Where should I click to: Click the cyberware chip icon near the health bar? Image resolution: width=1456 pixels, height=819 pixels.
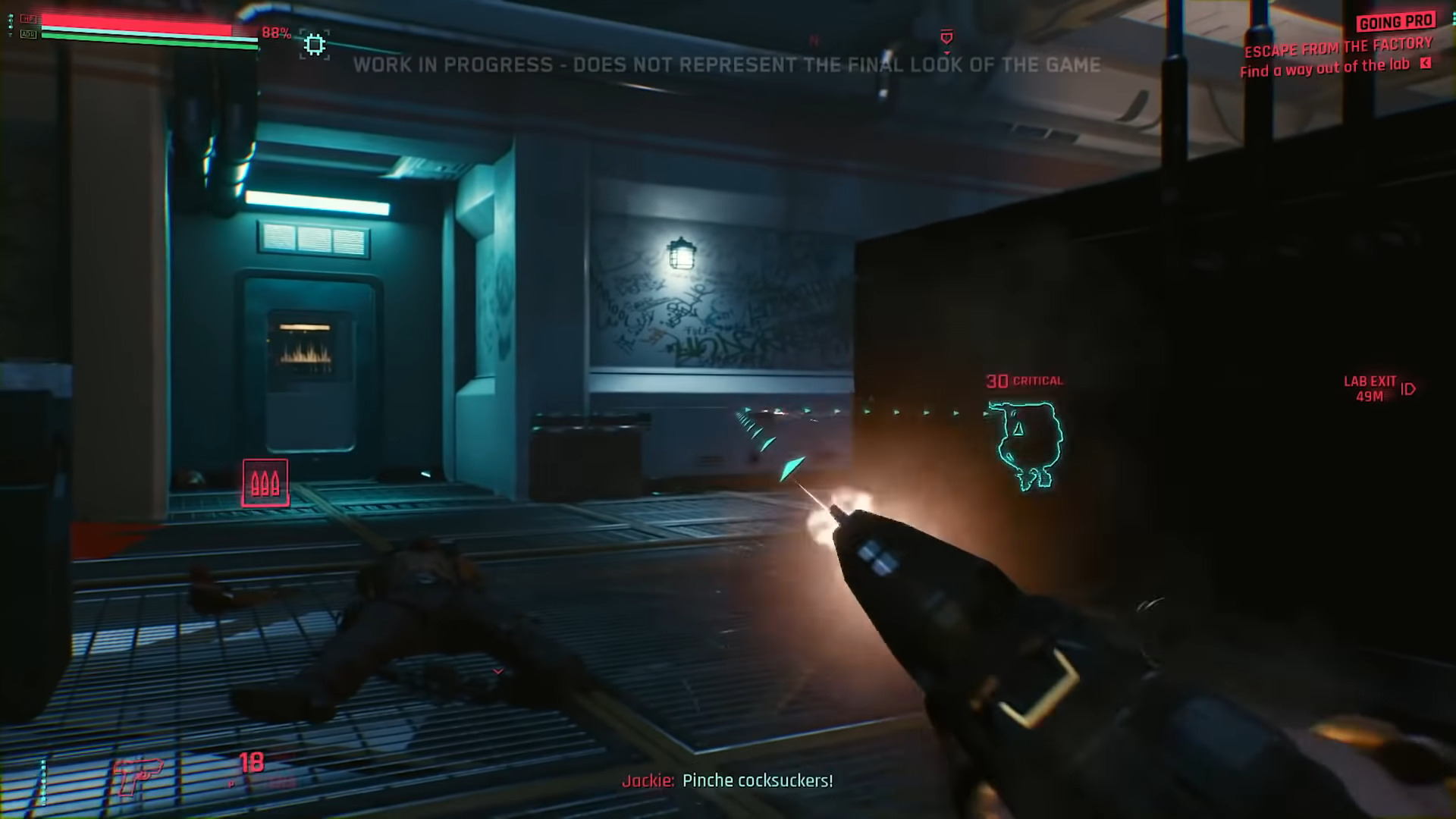point(313,43)
